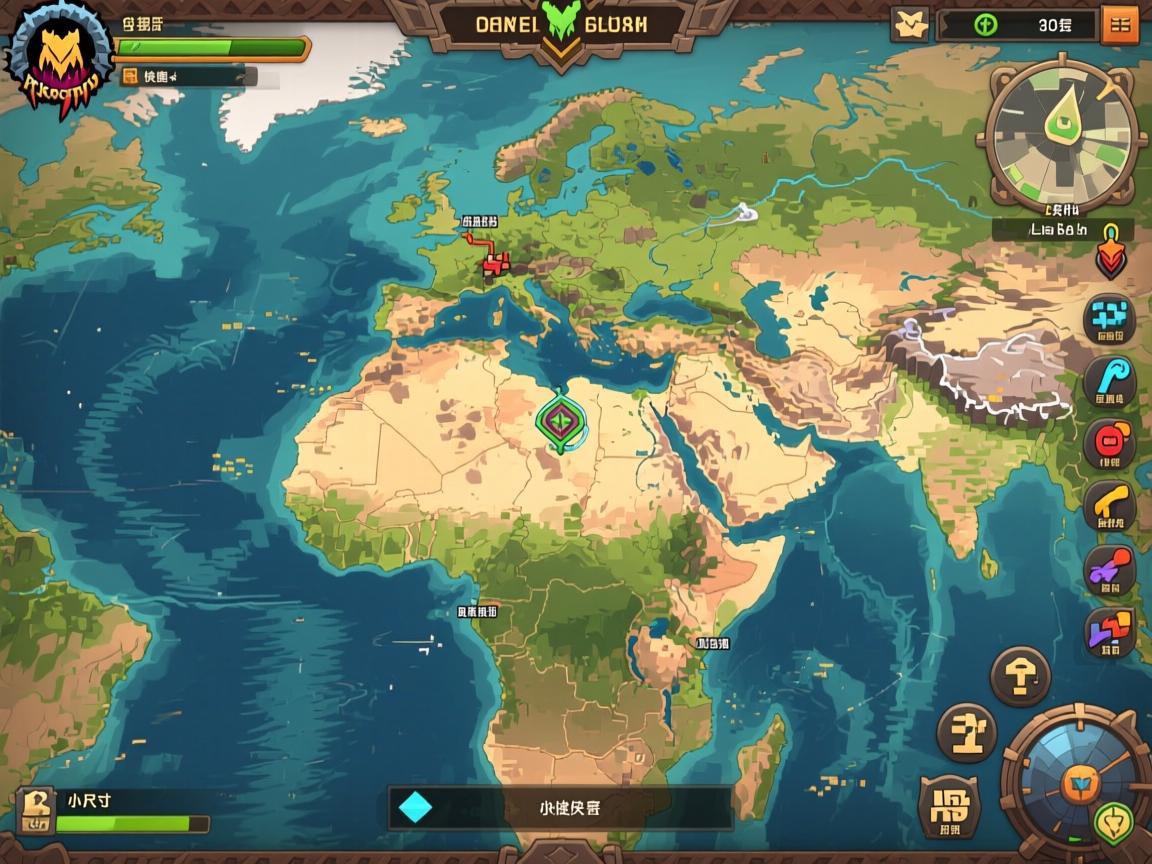The image size is (1152, 864).
Task: Click the bottom bar with cyan diamond
Action: [x=560, y=808]
